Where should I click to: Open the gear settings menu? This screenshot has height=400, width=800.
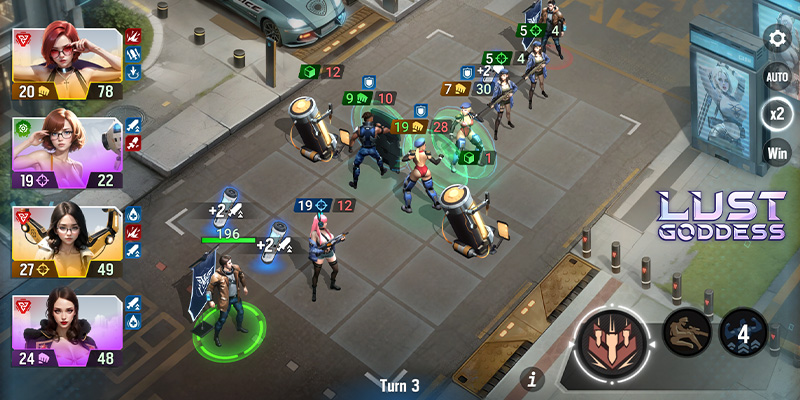point(777,39)
